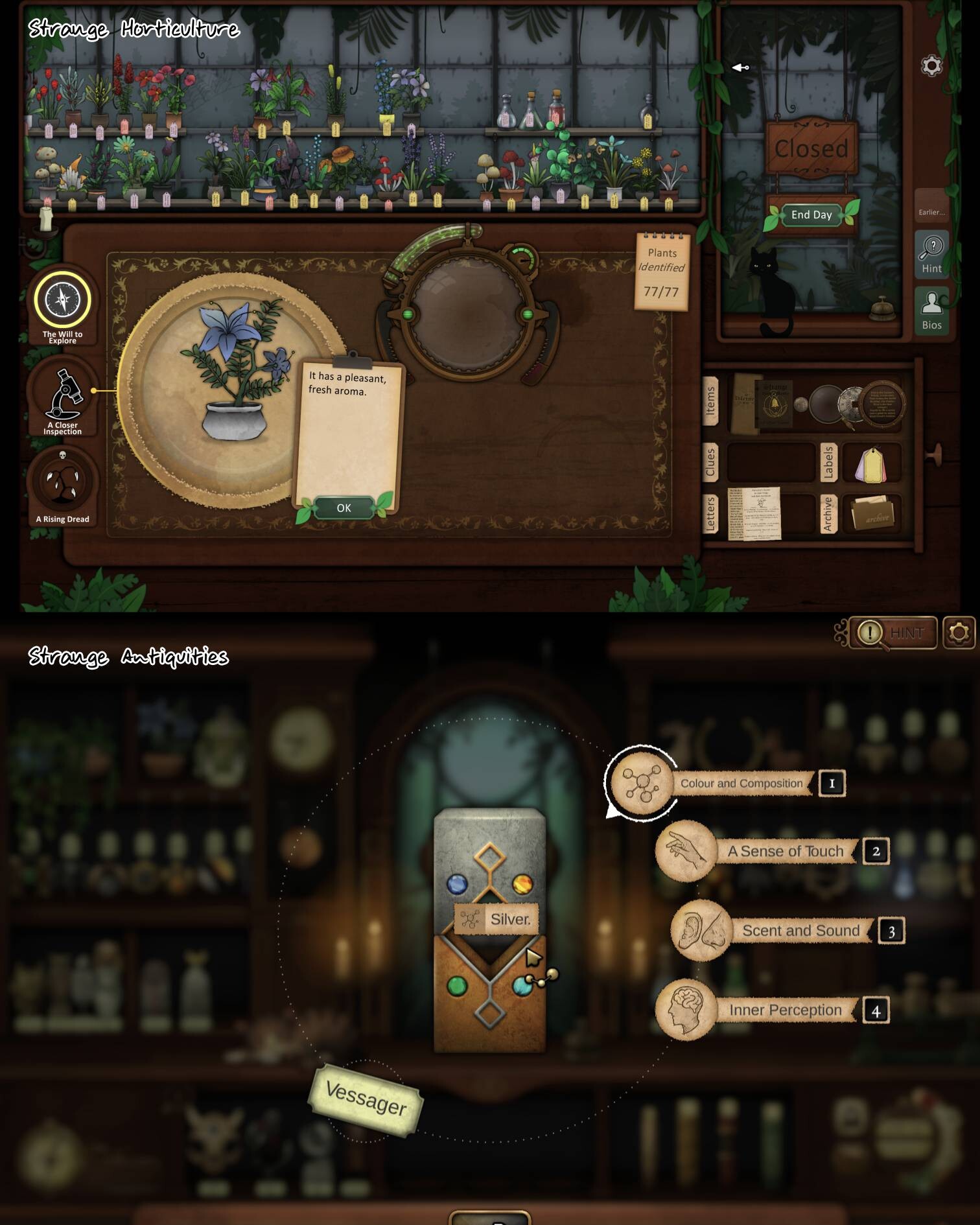Open the Items drawer tab
This screenshot has width=980, height=1225.
tap(712, 402)
